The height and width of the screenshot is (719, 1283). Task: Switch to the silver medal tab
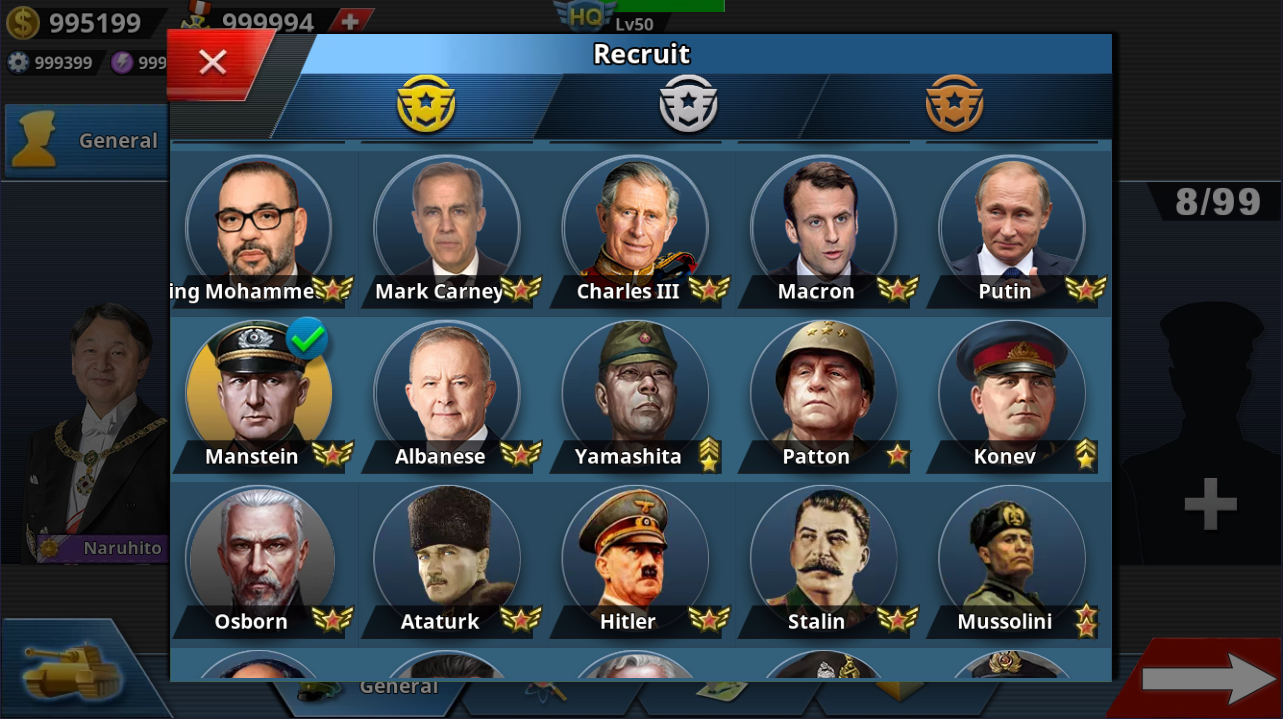click(688, 104)
